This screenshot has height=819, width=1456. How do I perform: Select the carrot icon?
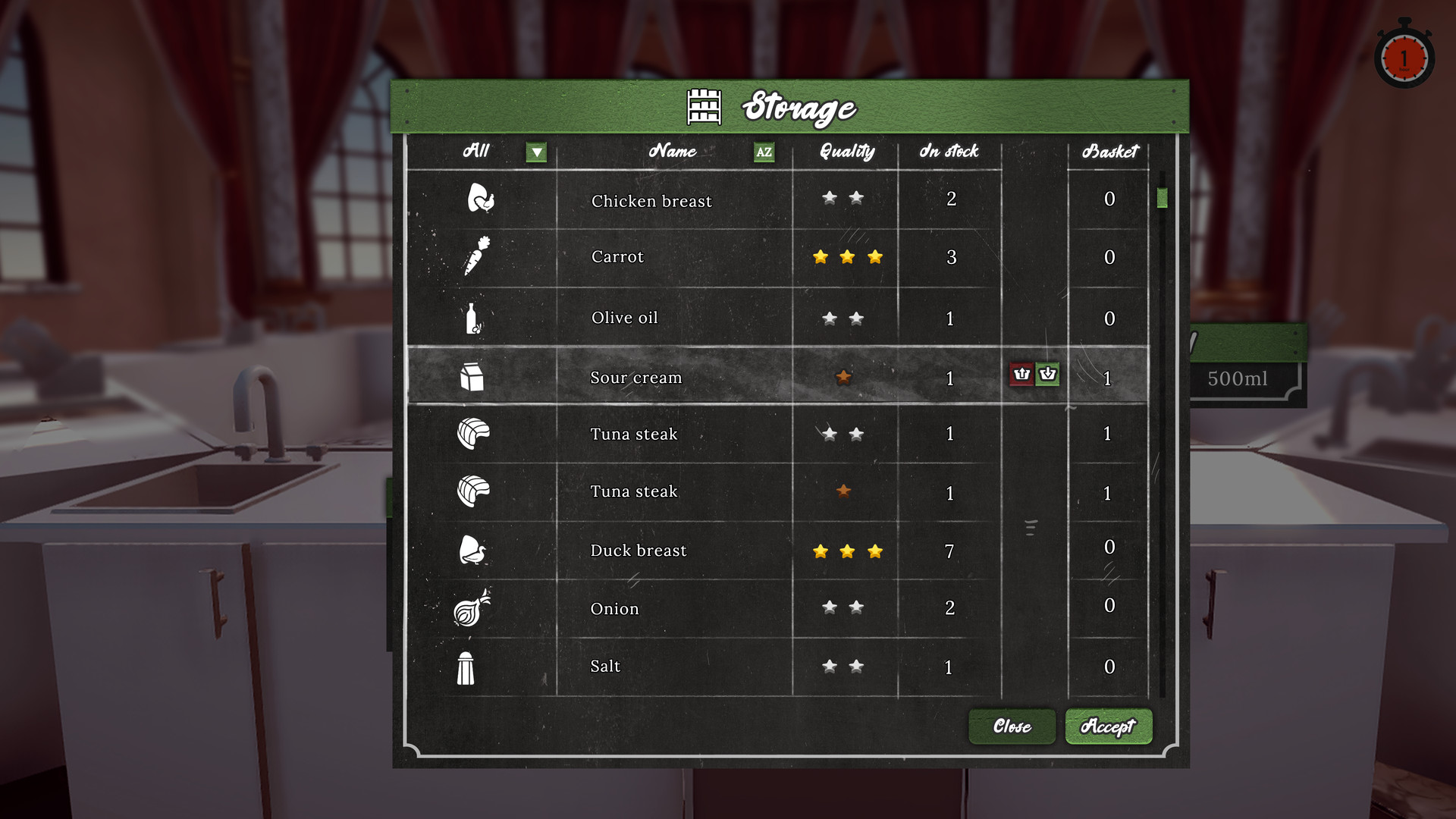pos(477,256)
